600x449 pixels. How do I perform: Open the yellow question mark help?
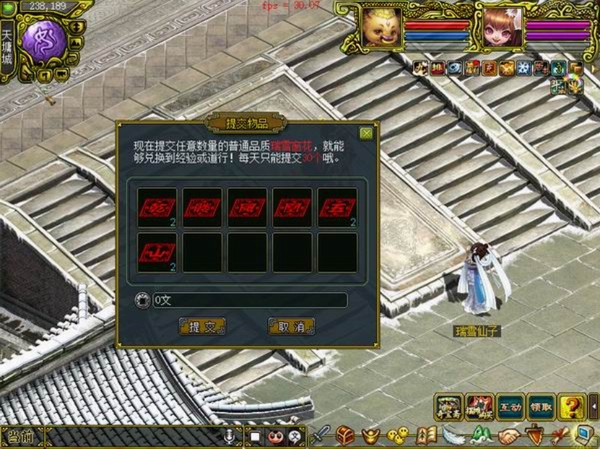[571, 407]
